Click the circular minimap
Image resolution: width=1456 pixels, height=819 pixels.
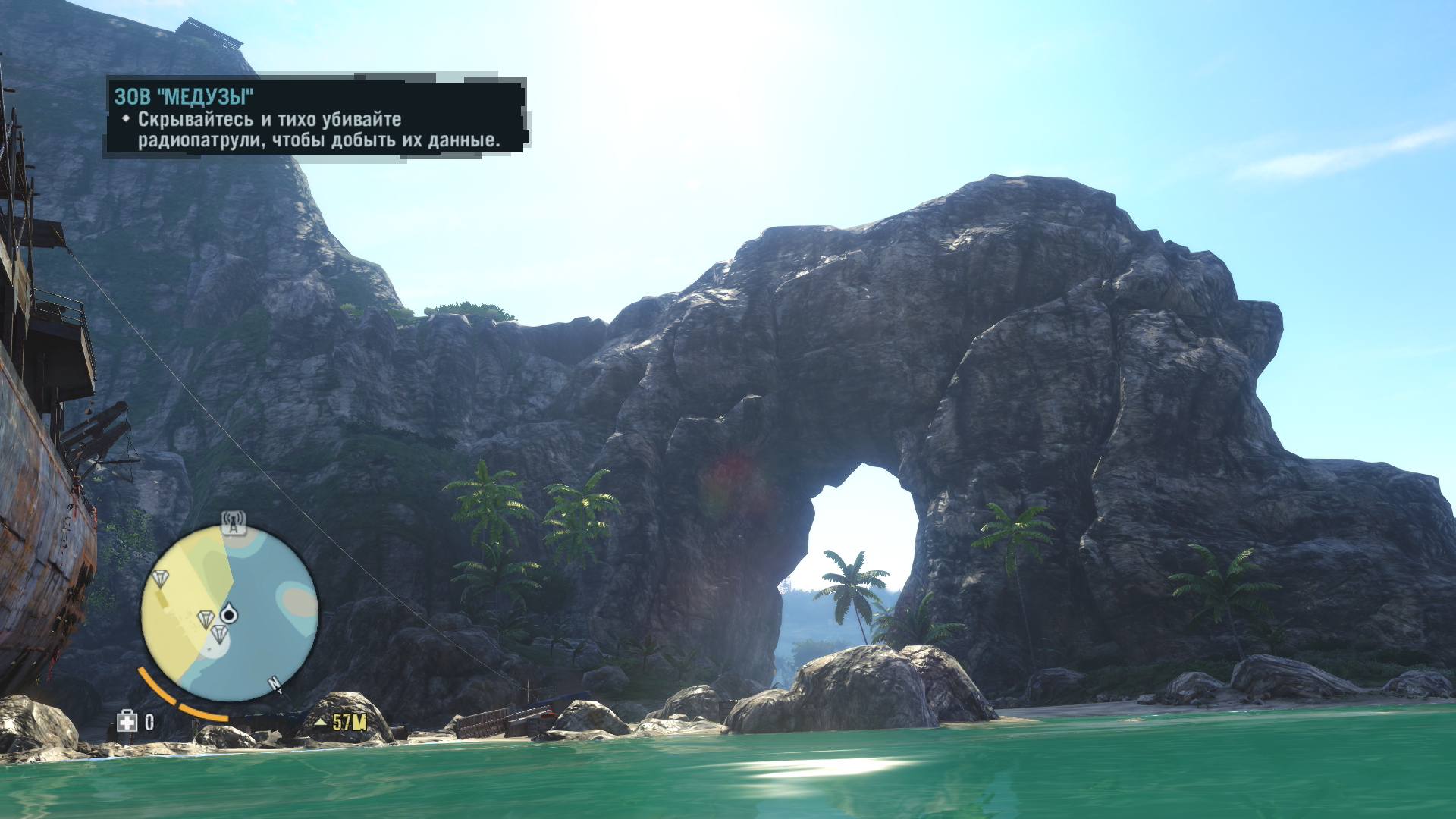click(230, 612)
